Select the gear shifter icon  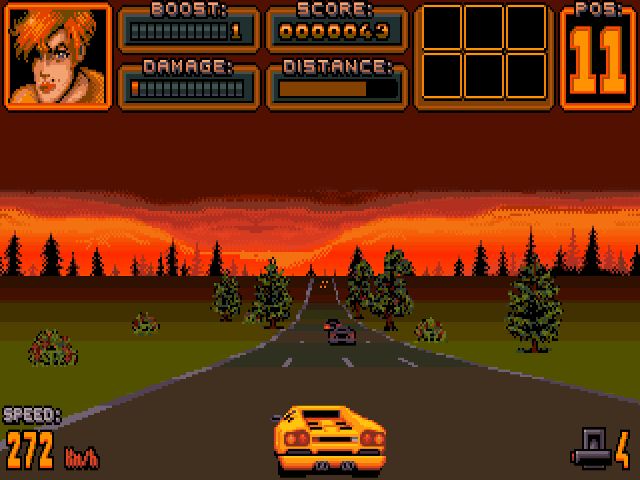pos(591,447)
